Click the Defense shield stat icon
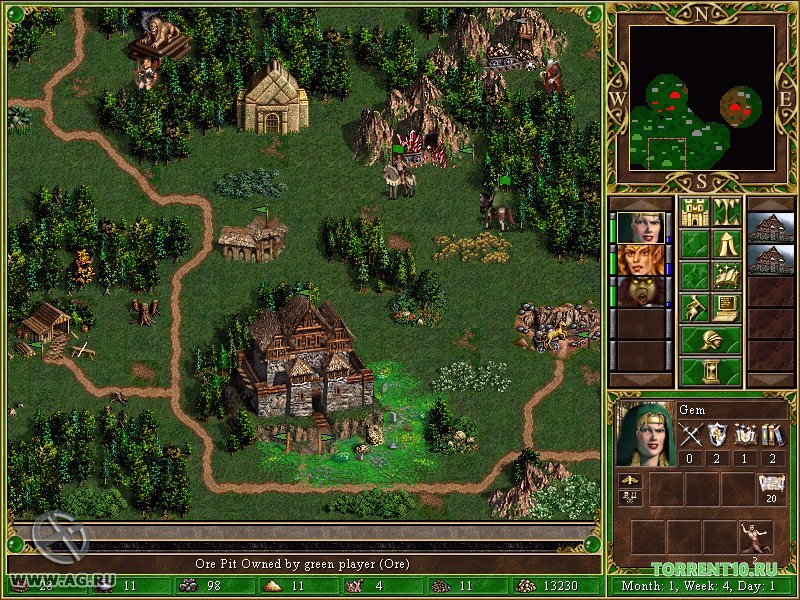This screenshot has height=600, width=800. pos(717,434)
